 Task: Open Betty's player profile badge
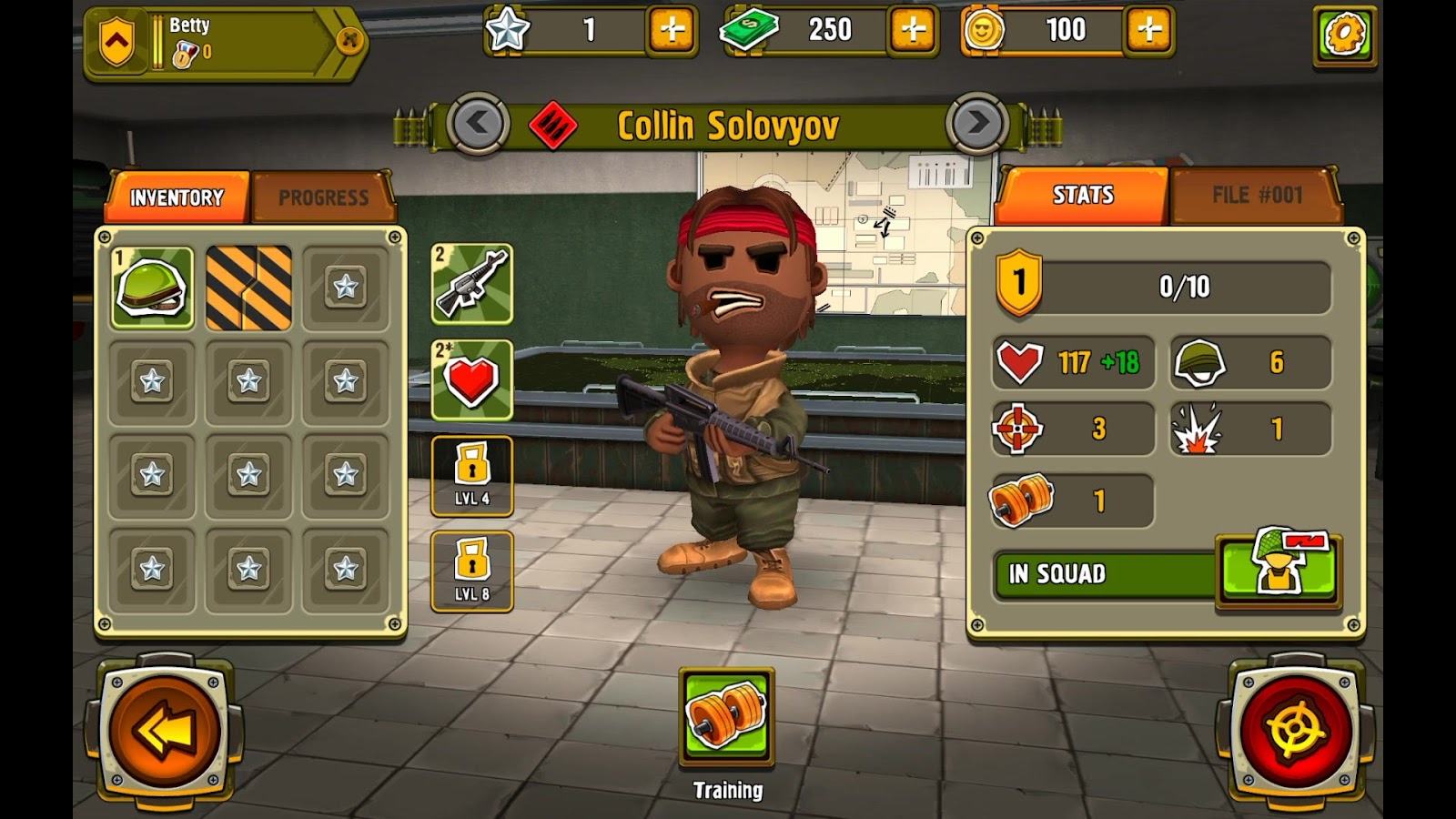(223, 41)
